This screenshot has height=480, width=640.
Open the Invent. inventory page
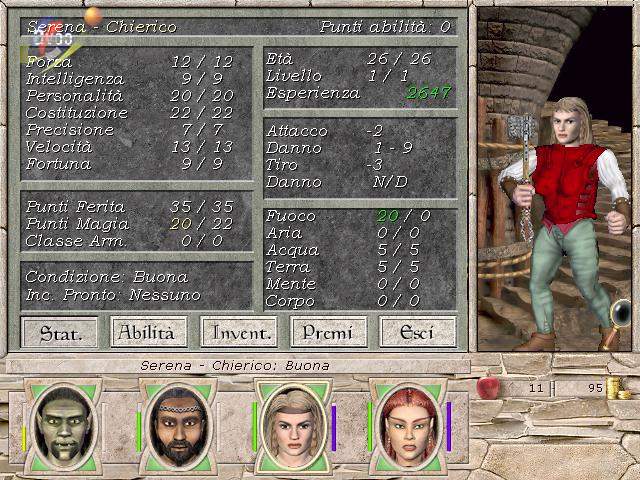pyautogui.click(x=238, y=332)
